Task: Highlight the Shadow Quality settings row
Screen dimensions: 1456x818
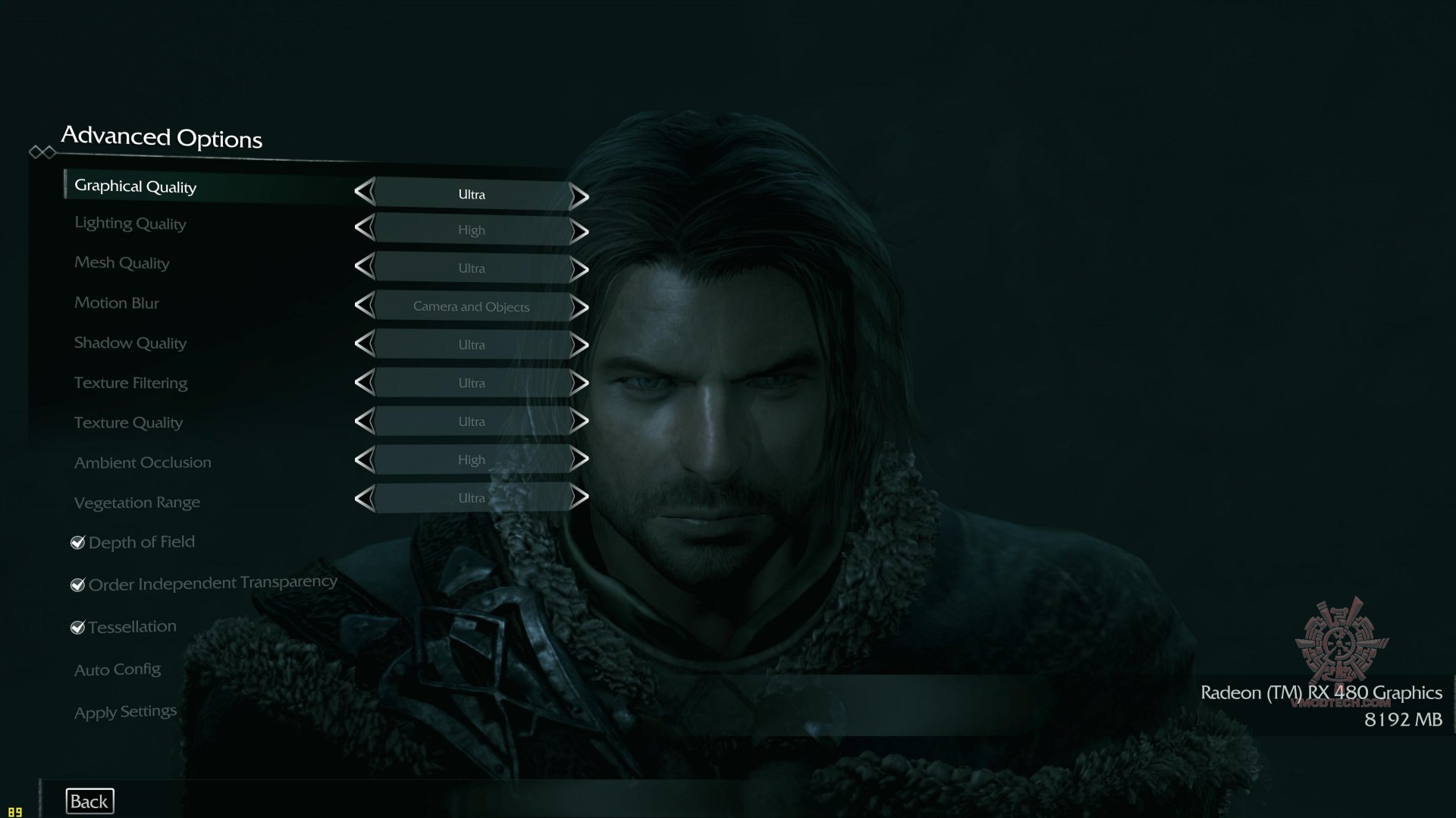Action: pyautogui.click(x=130, y=343)
